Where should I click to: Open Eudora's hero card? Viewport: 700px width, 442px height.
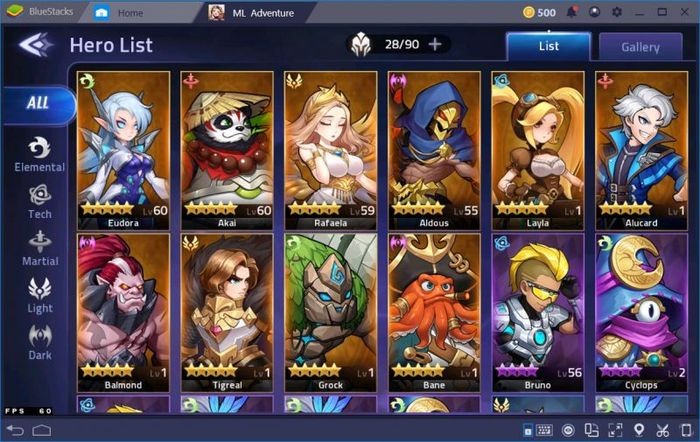coord(123,149)
